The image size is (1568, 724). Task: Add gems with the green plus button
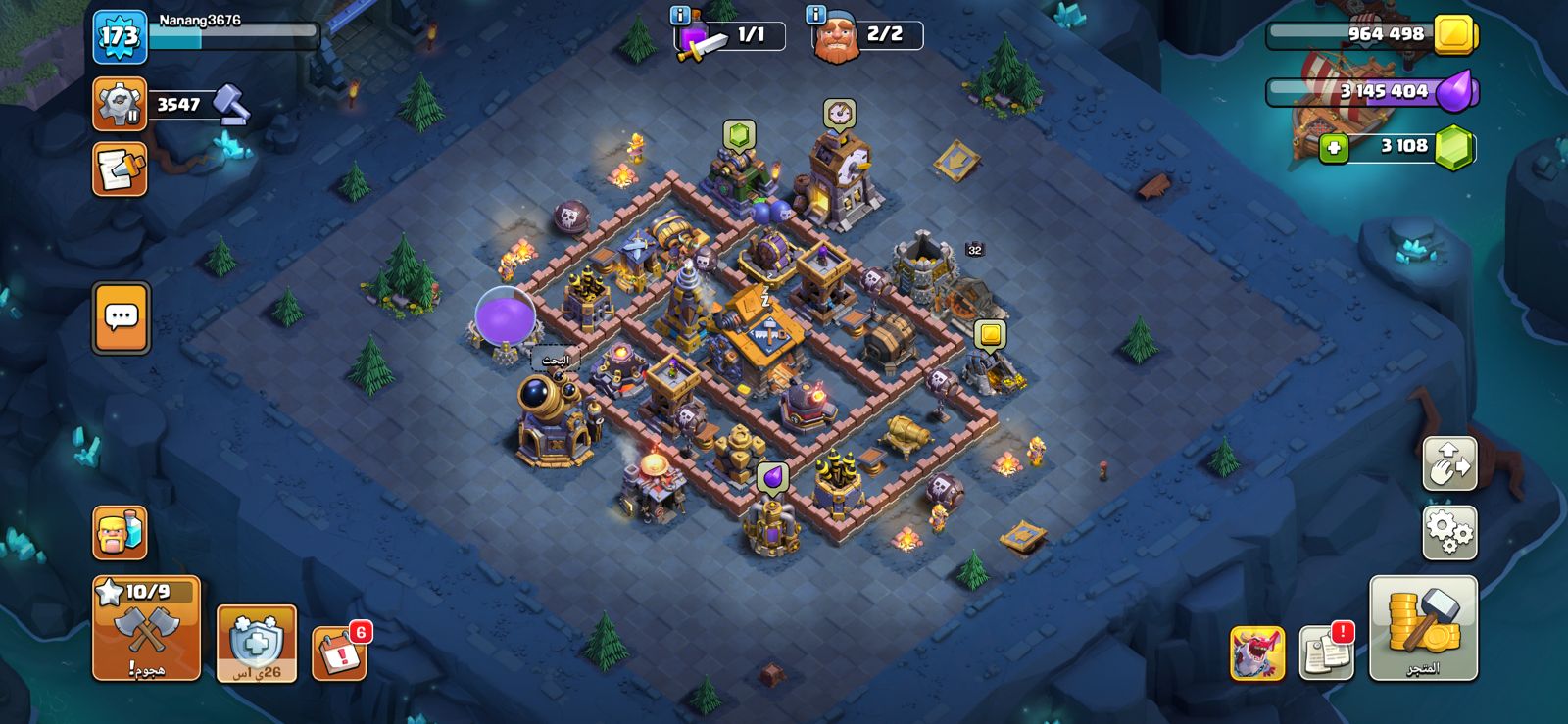point(1333,148)
